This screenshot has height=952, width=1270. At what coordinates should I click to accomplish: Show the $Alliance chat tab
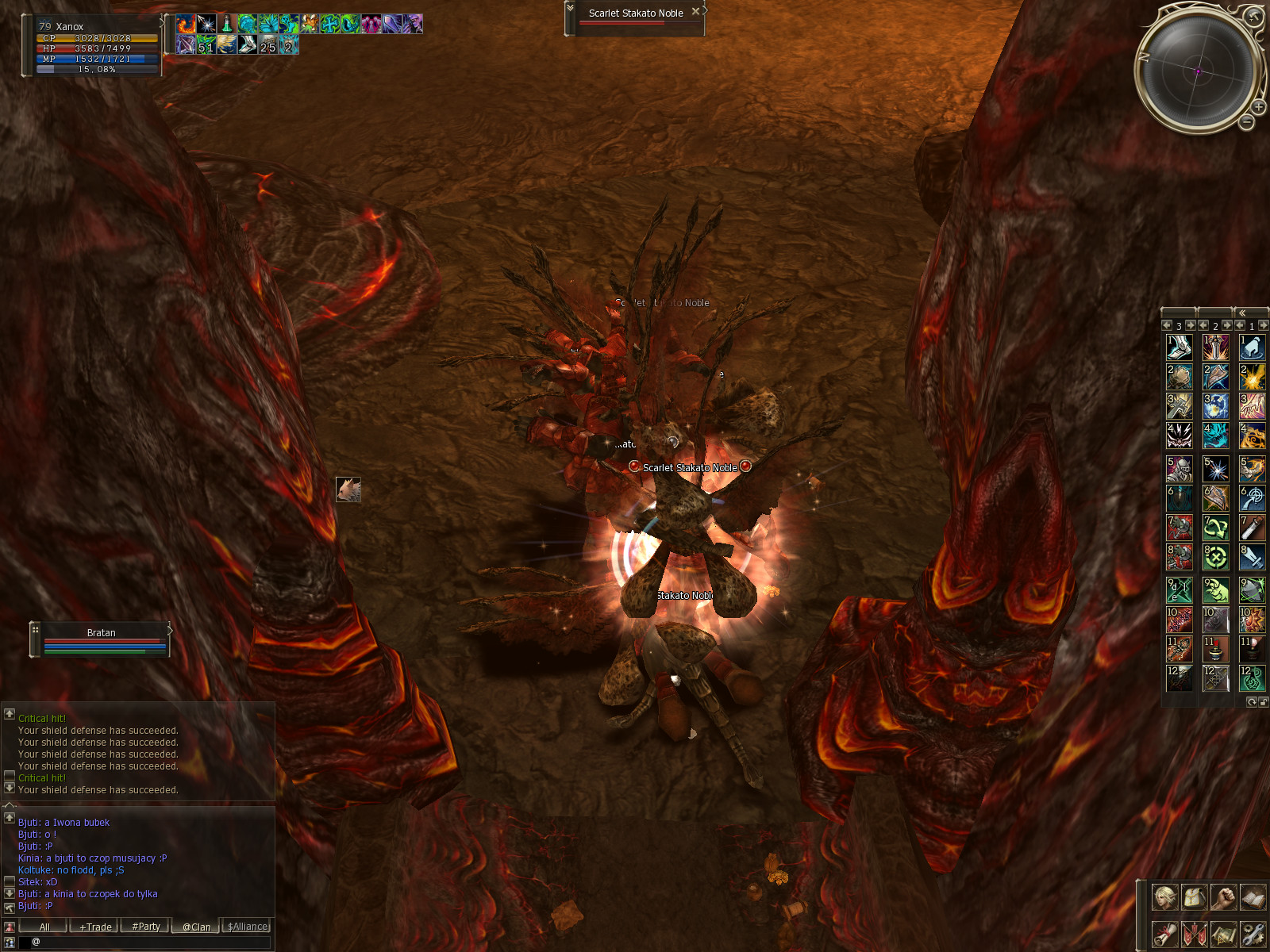248,927
